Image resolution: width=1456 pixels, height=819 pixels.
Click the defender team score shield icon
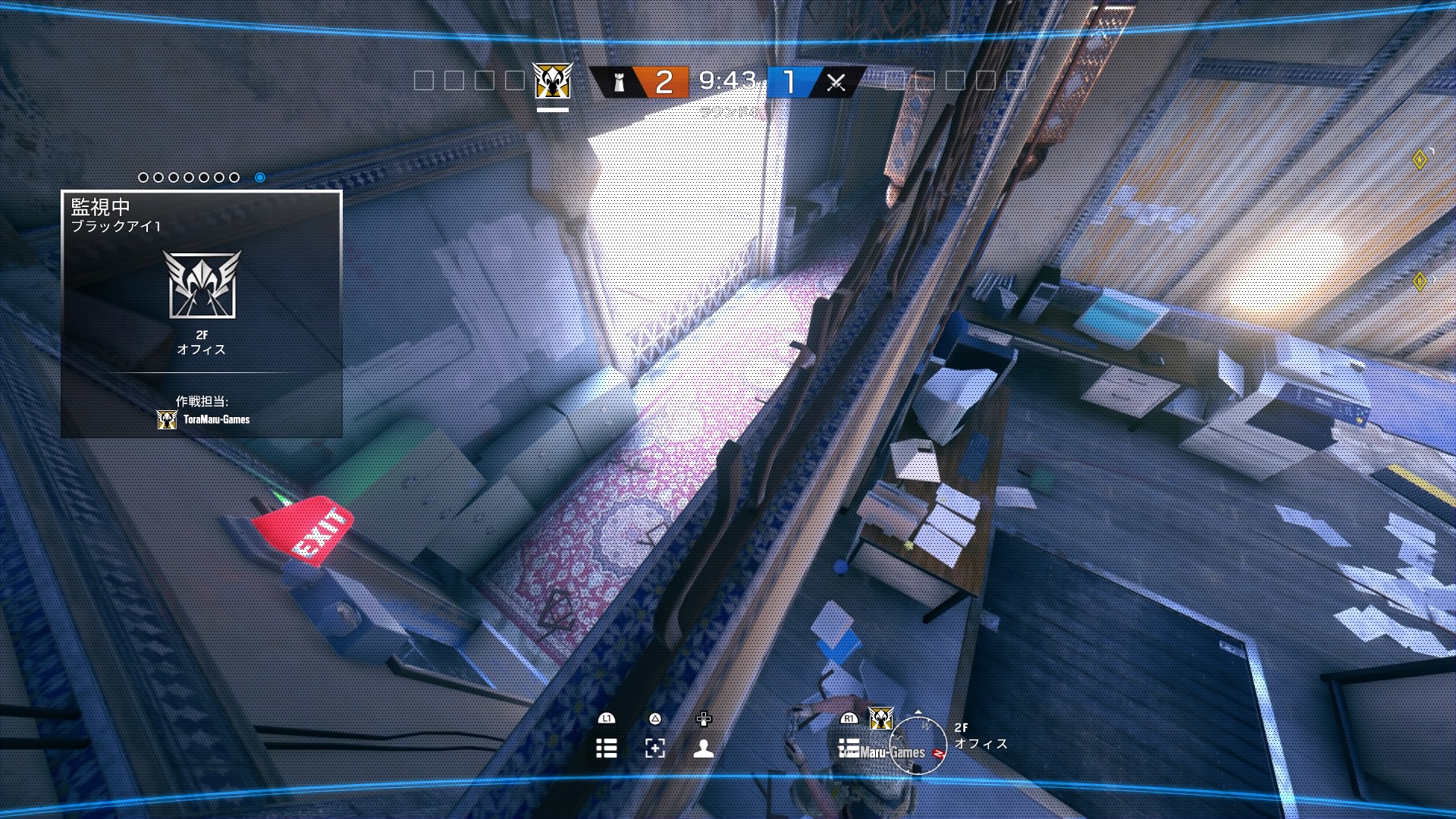[x=620, y=83]
